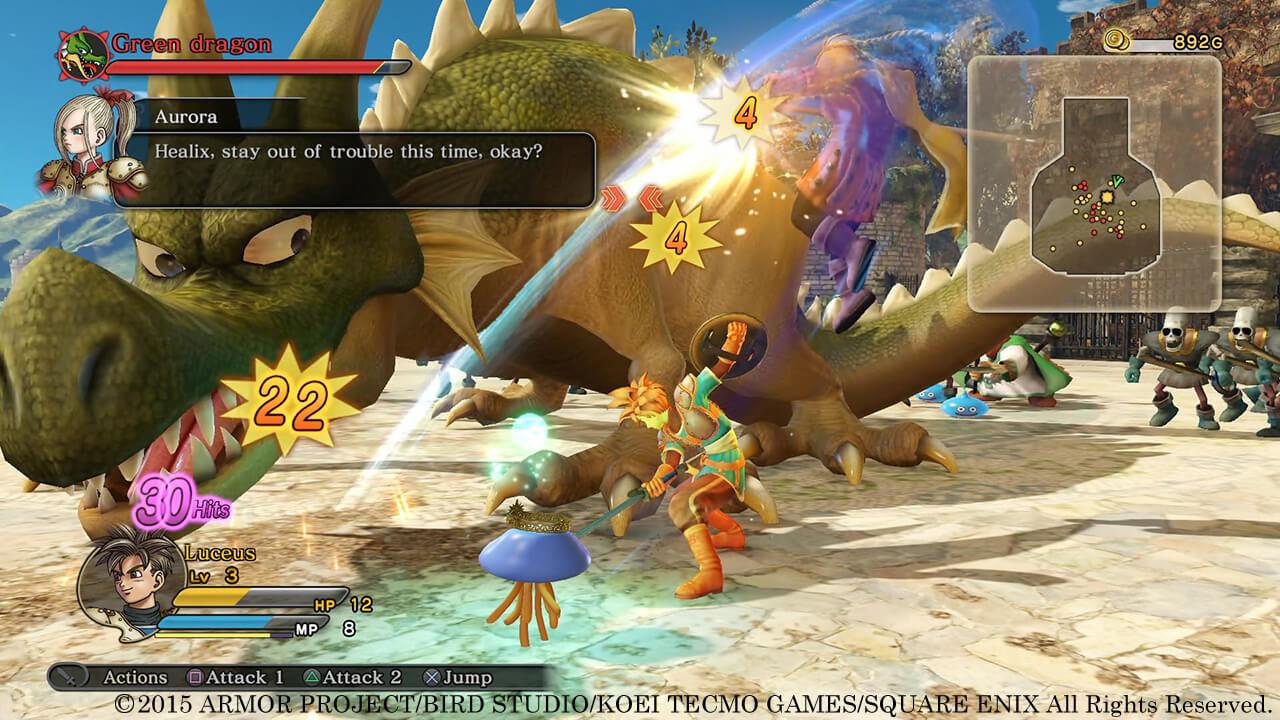Open the arena minimap
1280x720 pixels.
coord(1094,183)
